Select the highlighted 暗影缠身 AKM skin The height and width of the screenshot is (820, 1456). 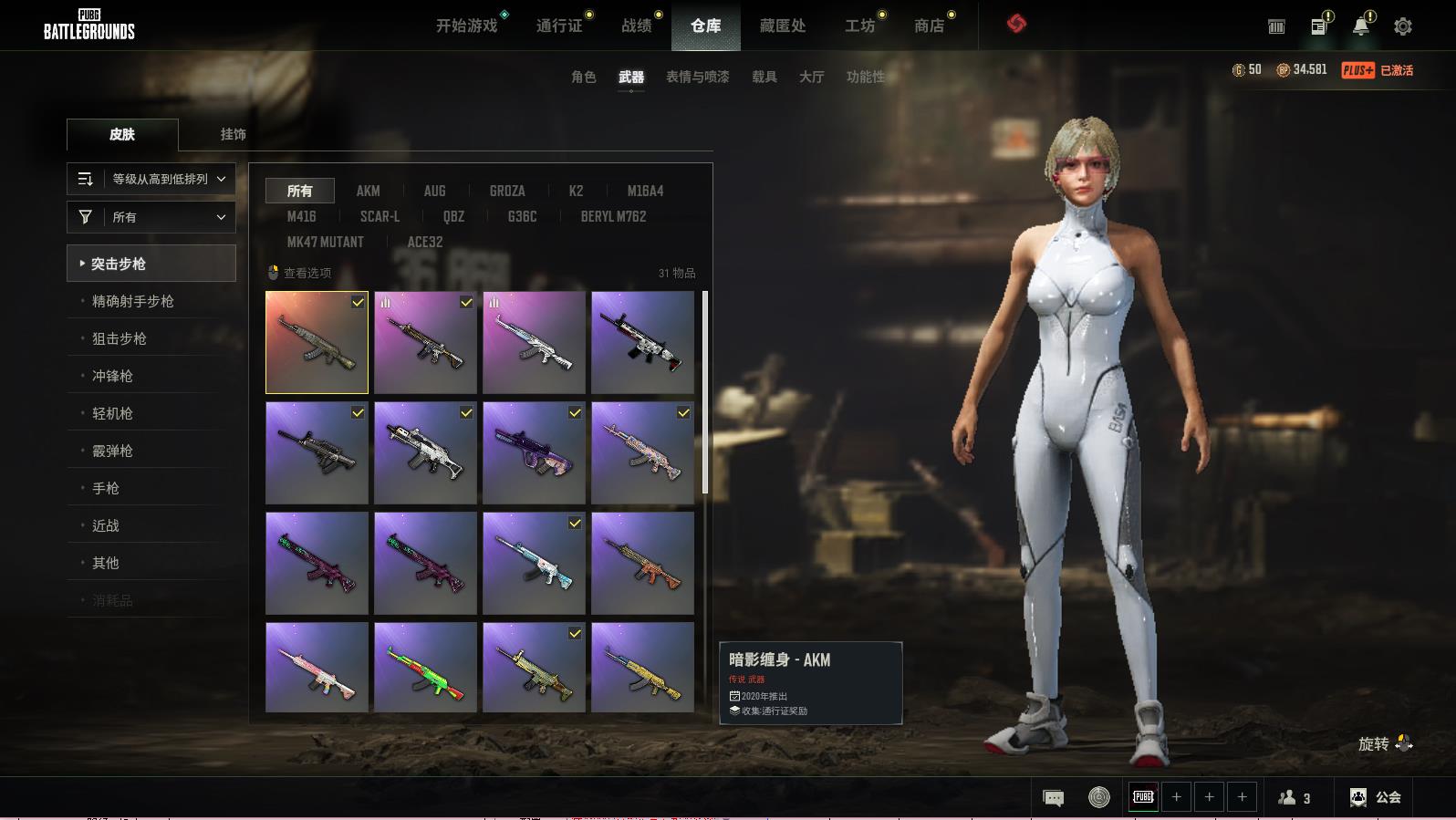pyautogui.click(x=317, y=343)
